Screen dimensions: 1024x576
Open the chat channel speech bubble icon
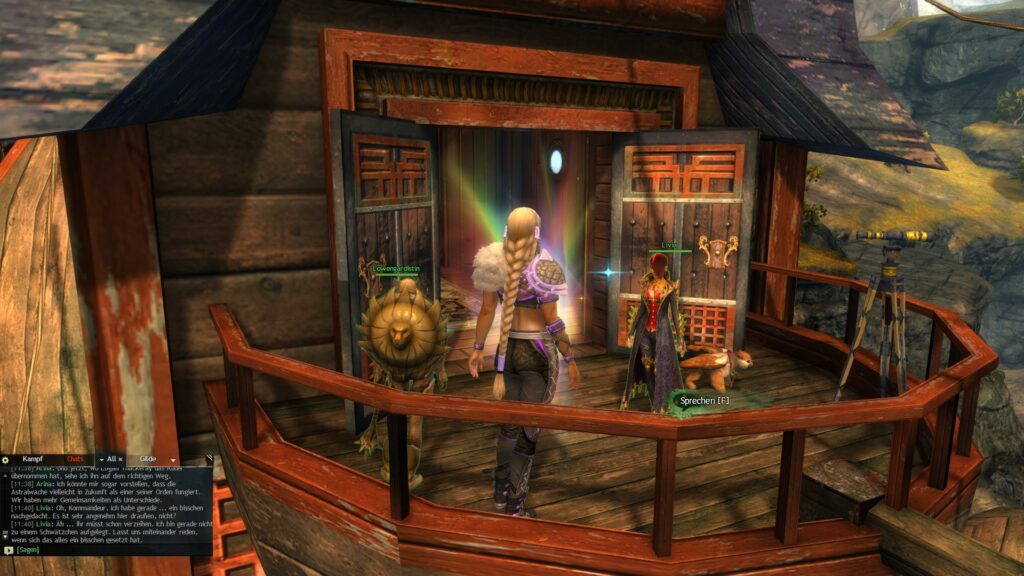pos(8,550)
